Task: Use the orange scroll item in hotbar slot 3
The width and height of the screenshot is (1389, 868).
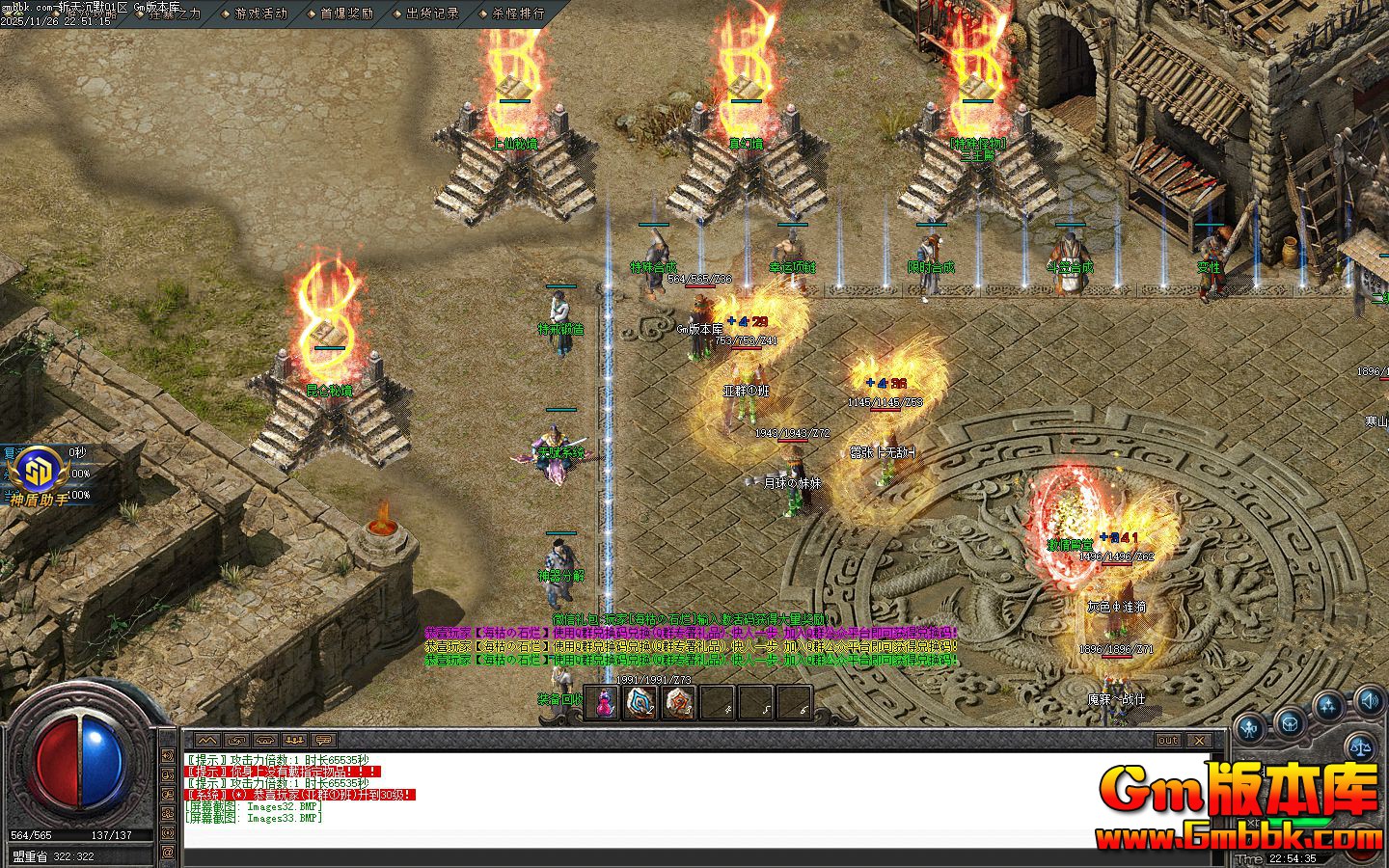Action: (679, 703)
